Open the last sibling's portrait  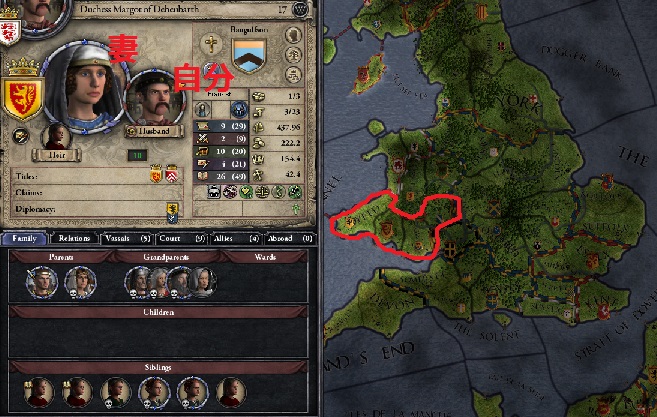click(x=230, y=391)
